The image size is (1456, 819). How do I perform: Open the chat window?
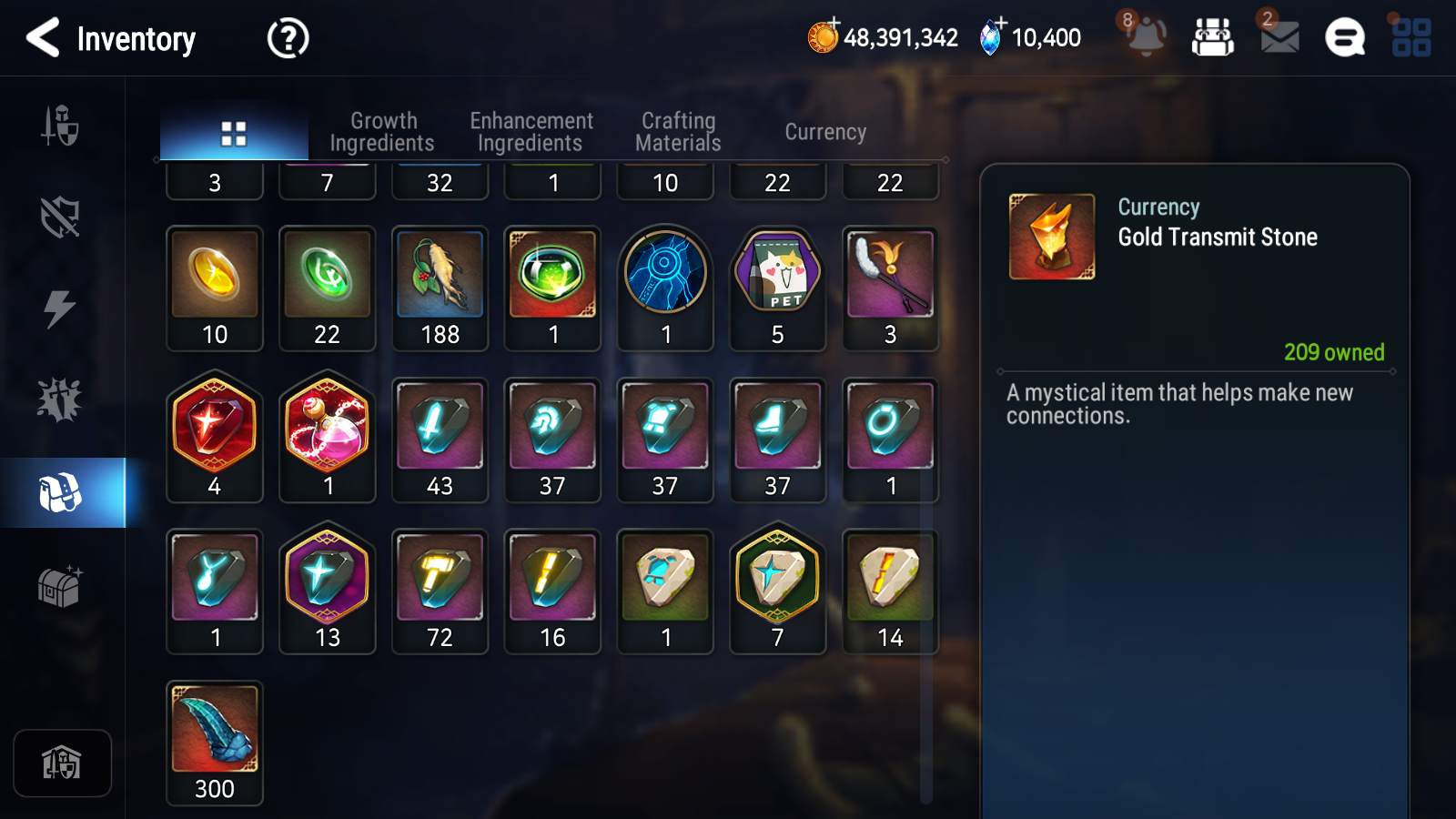click(x=1343, y=38)
